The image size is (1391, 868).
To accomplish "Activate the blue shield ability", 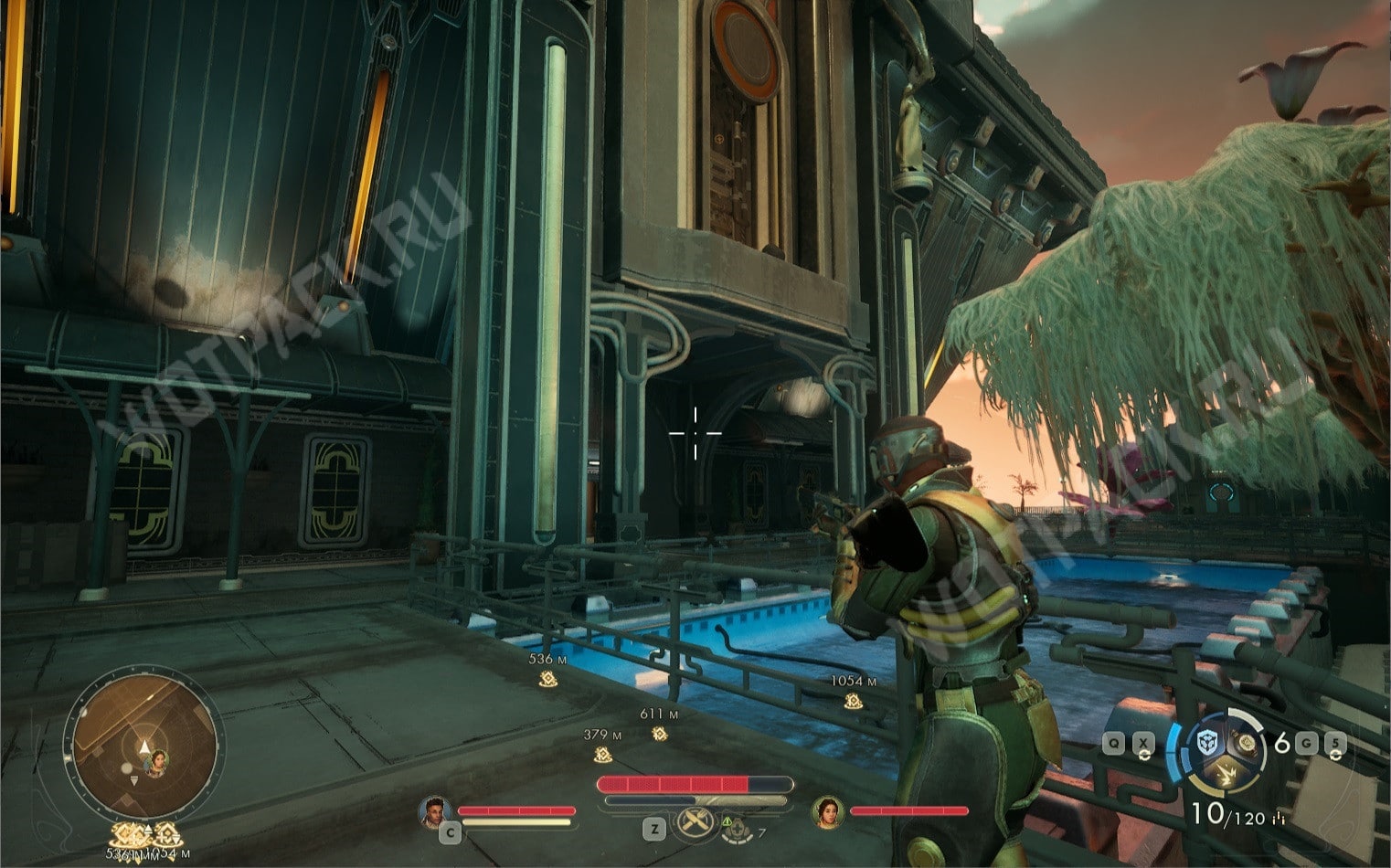I will point(1206,744).
